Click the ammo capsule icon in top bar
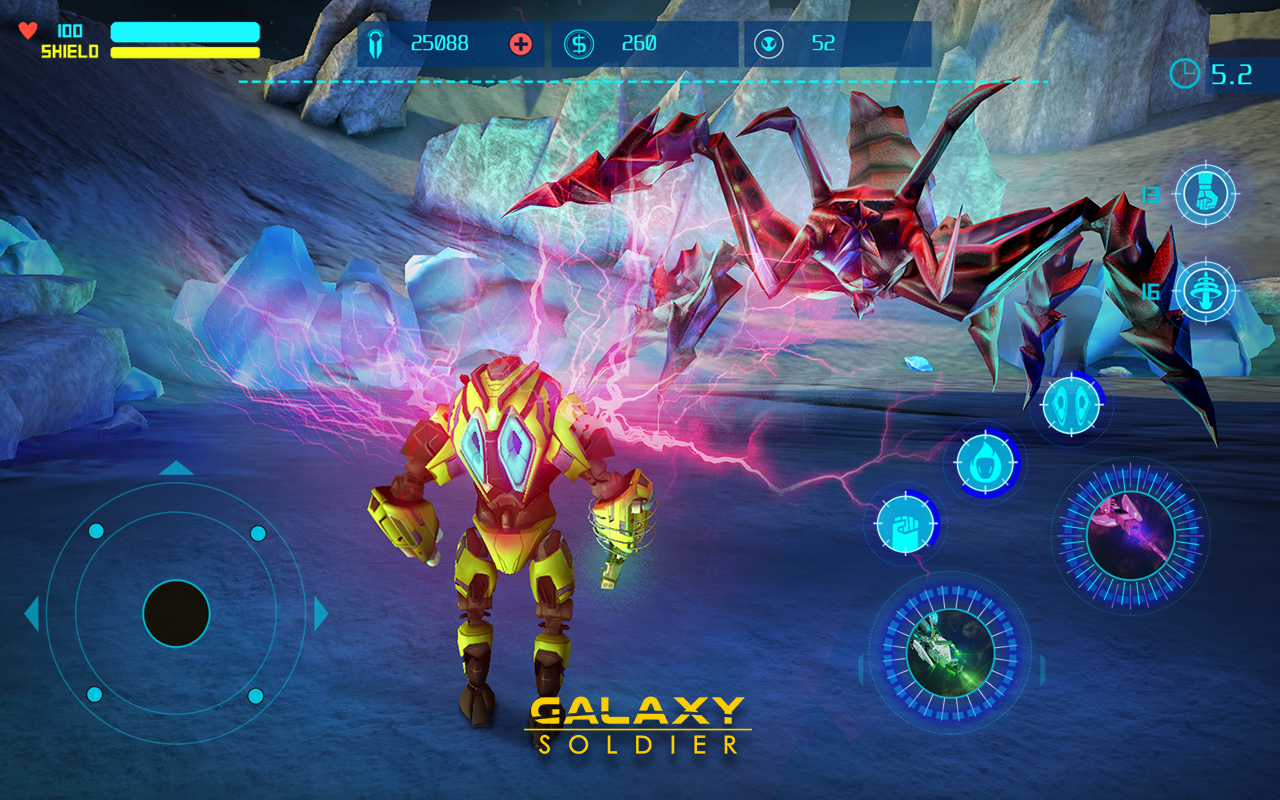The height and width of the screenshot is (800, 1280). 375,42
